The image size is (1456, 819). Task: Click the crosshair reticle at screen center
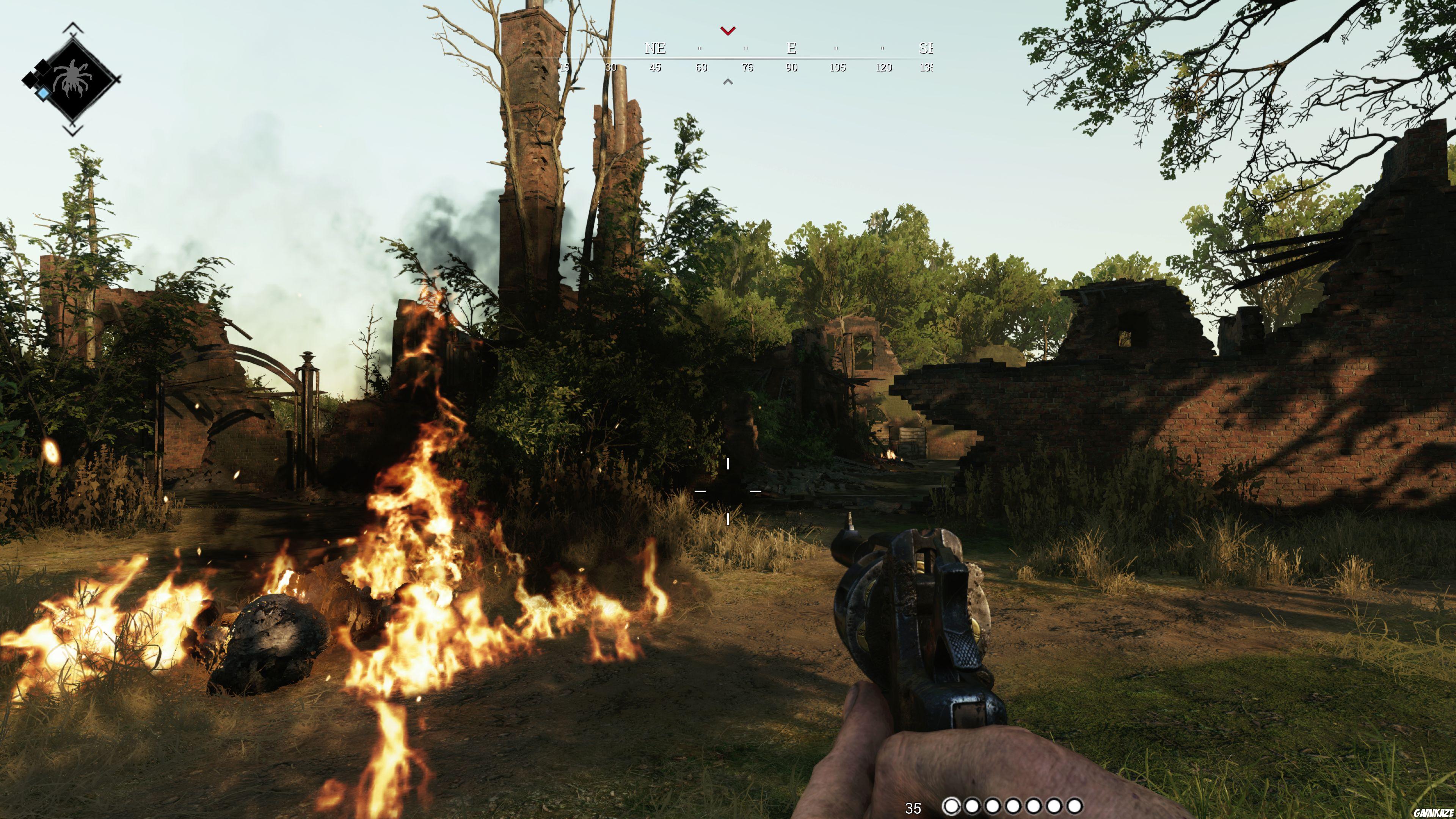pos(728,492)
